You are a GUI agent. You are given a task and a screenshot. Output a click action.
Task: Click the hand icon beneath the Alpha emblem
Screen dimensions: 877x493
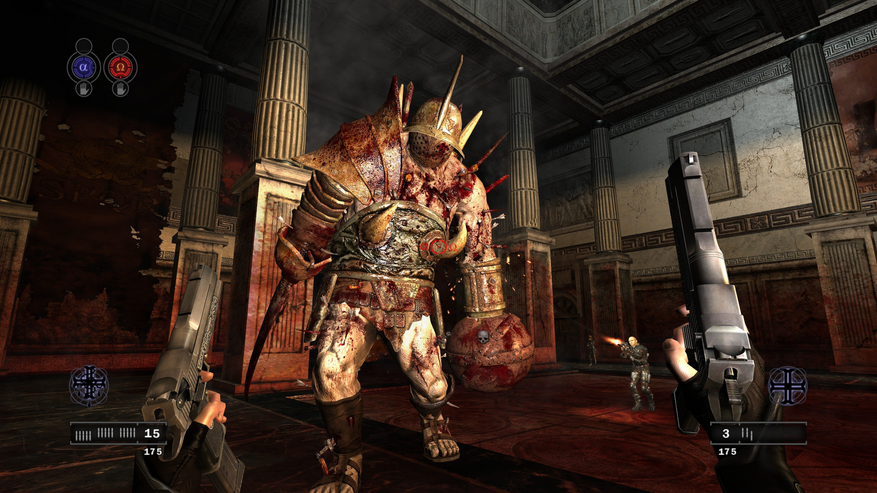84,89
